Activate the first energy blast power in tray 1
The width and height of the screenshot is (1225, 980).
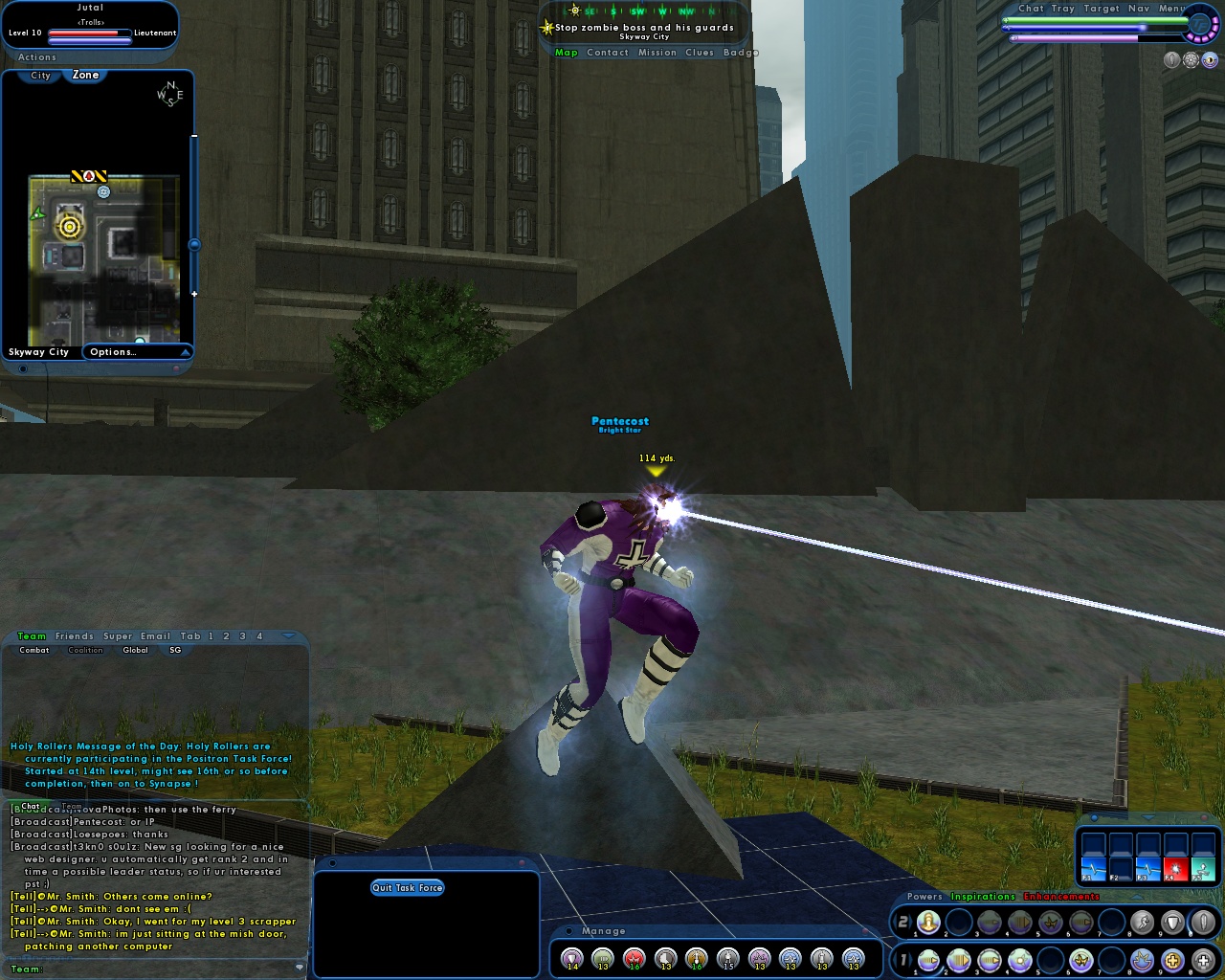(x=928, y=961)
